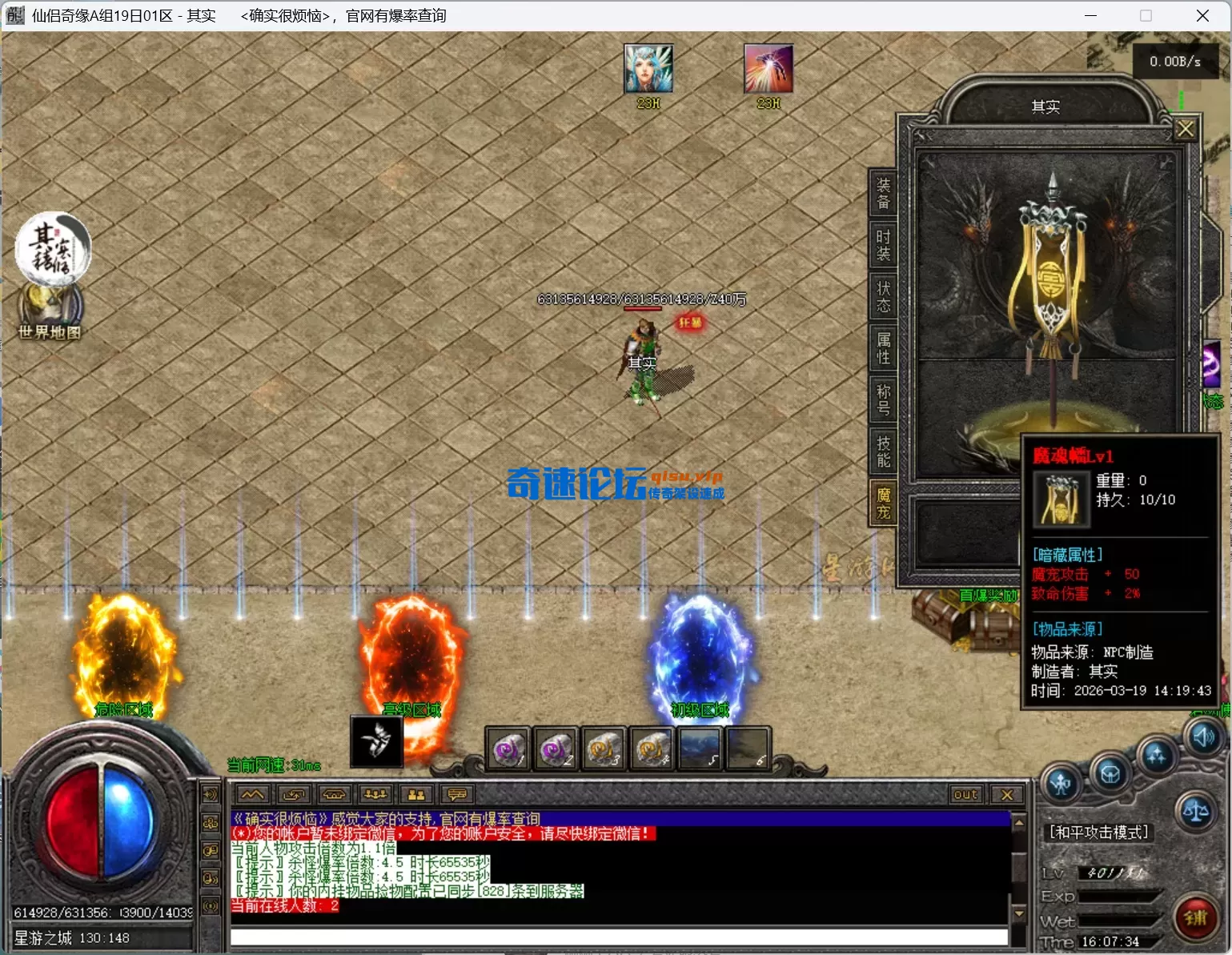The width and height of the screenshot is (1232, 955).
Task: Click the out button above the chat log
Action: click(x=965, y=794)
